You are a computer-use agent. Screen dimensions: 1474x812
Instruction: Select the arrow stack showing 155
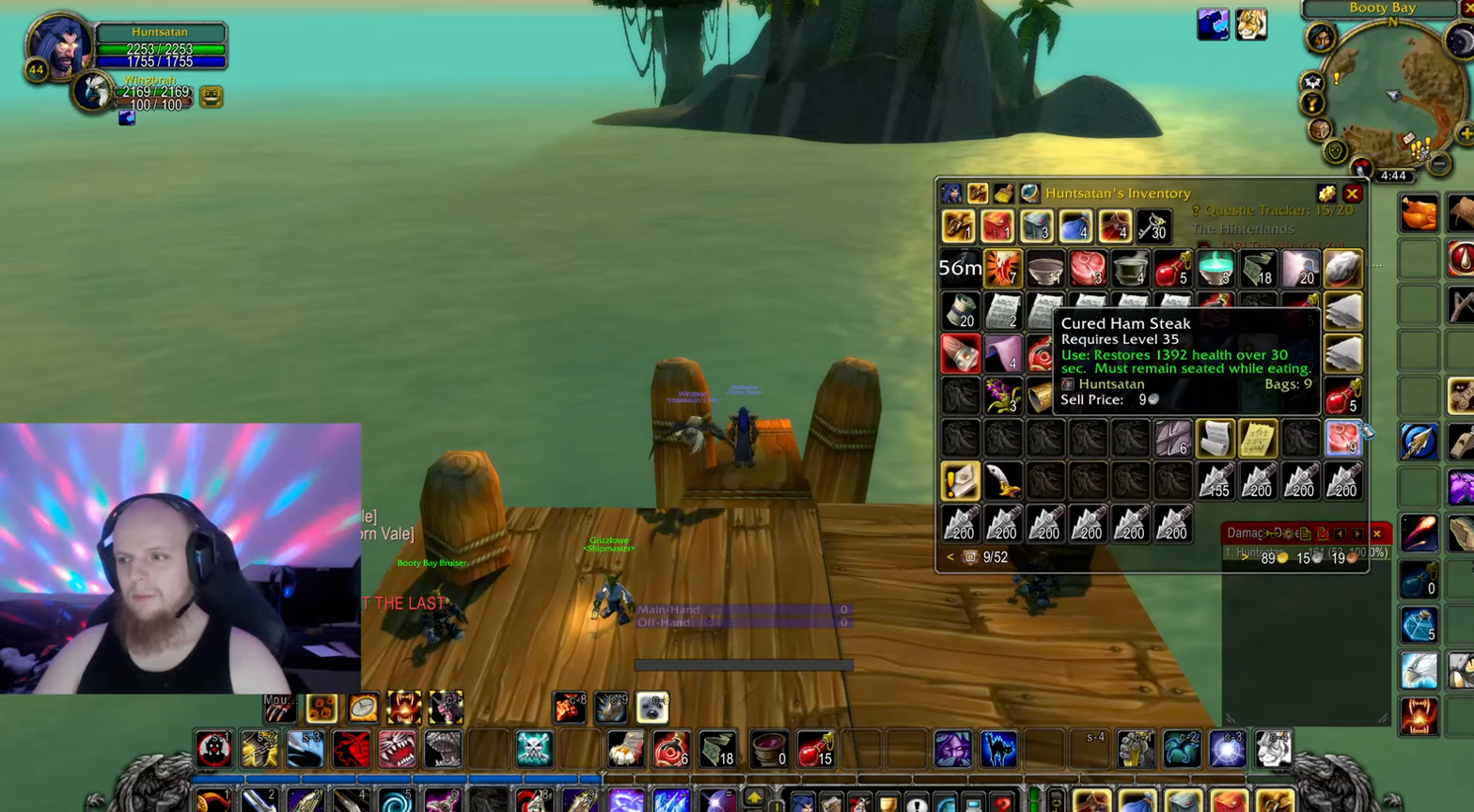point(1215,481)
